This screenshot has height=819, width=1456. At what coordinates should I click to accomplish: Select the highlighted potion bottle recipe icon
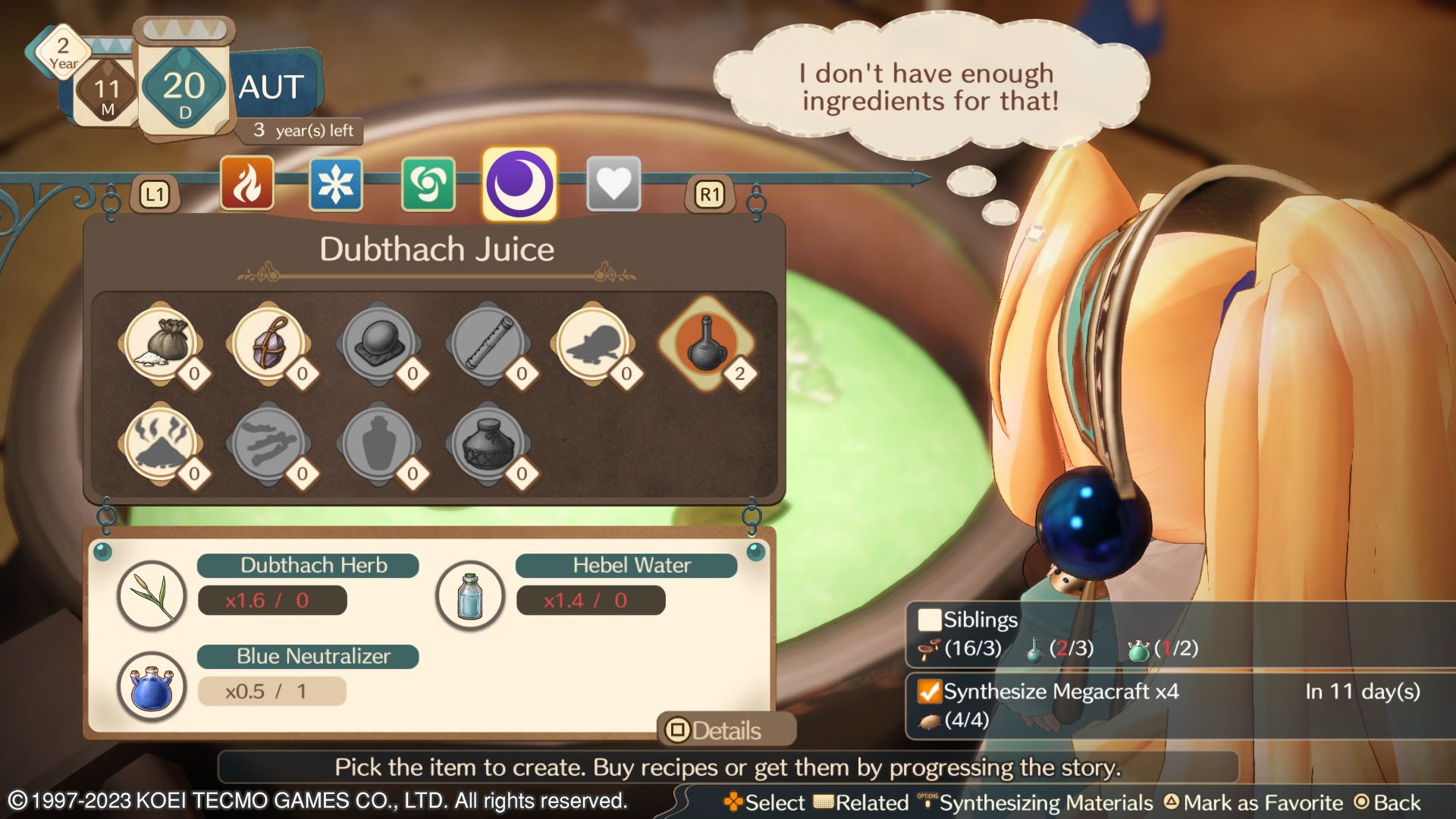coord(705,343)
